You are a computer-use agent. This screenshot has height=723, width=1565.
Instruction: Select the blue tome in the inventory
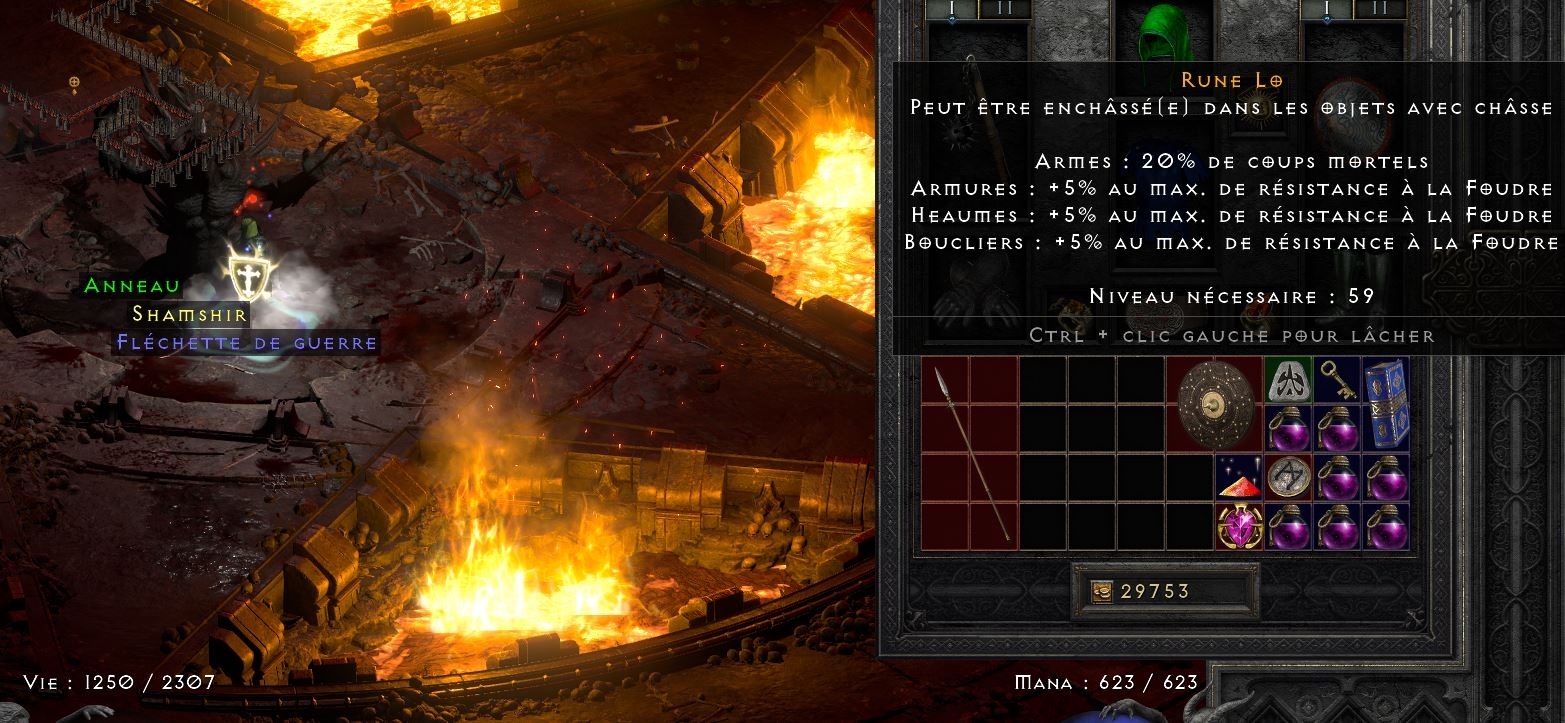click(x=1386, y=403)
